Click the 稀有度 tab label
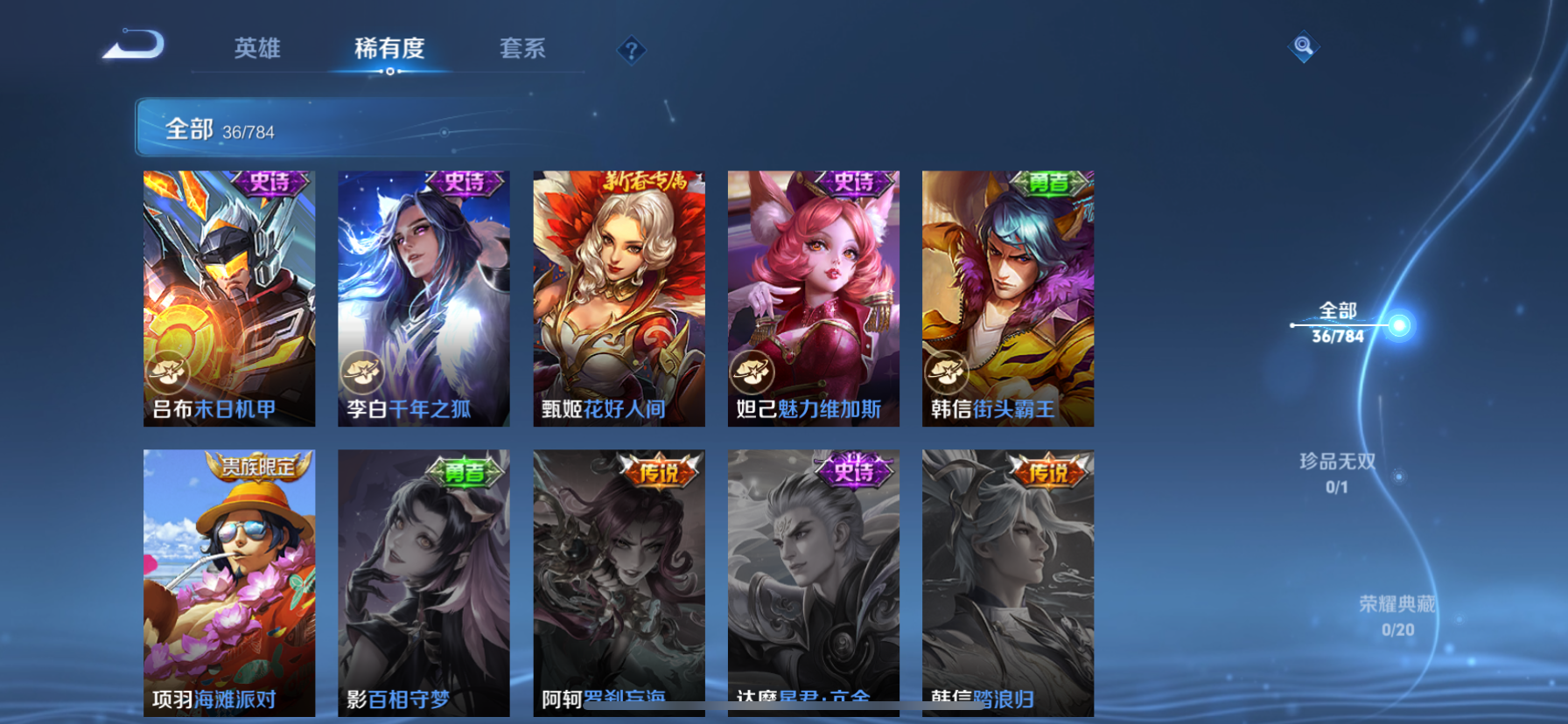Viewport: 1568px width, 724px height. point(390,50)
